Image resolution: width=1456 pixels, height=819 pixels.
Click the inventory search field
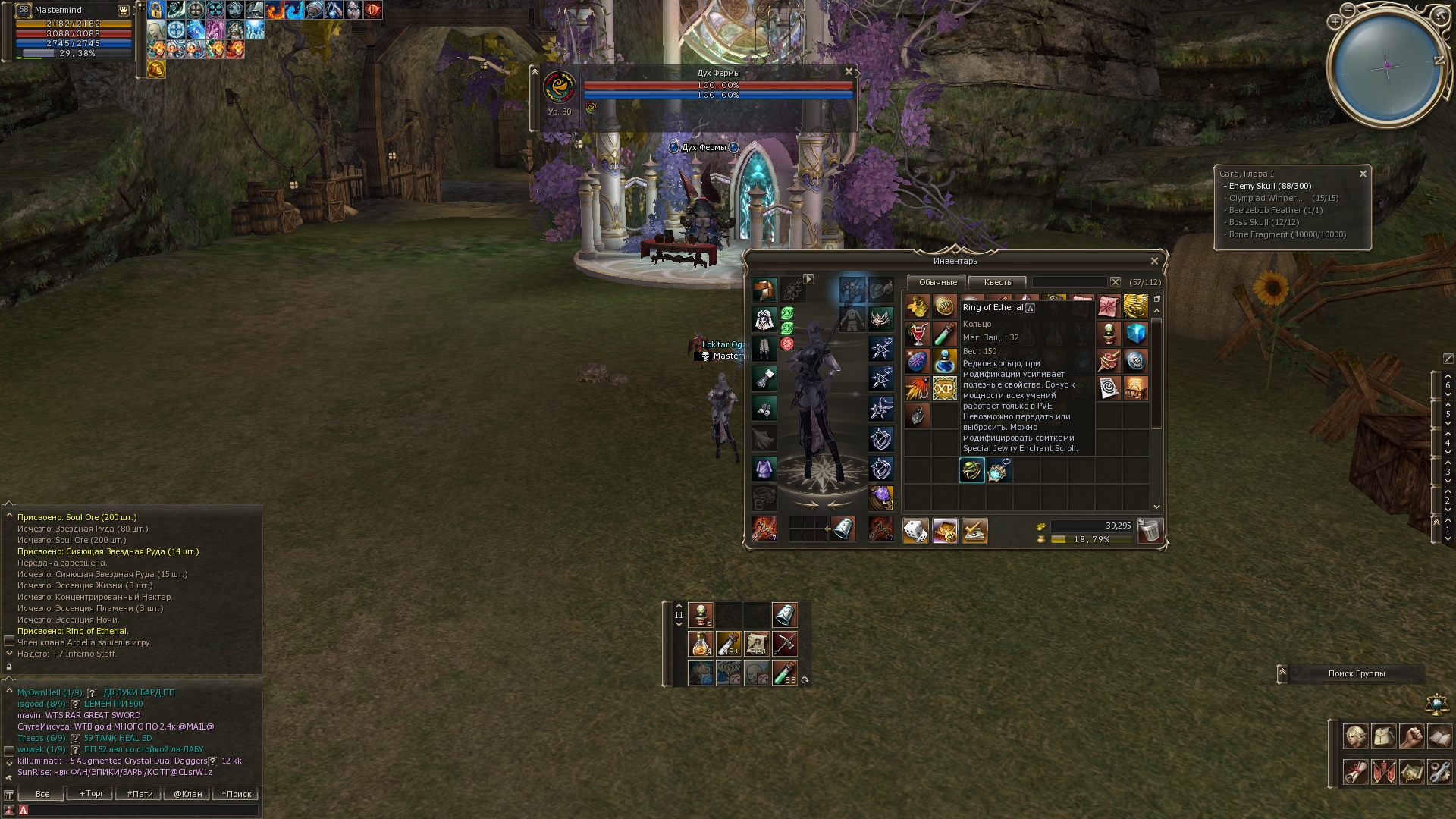coord(1069,282)
